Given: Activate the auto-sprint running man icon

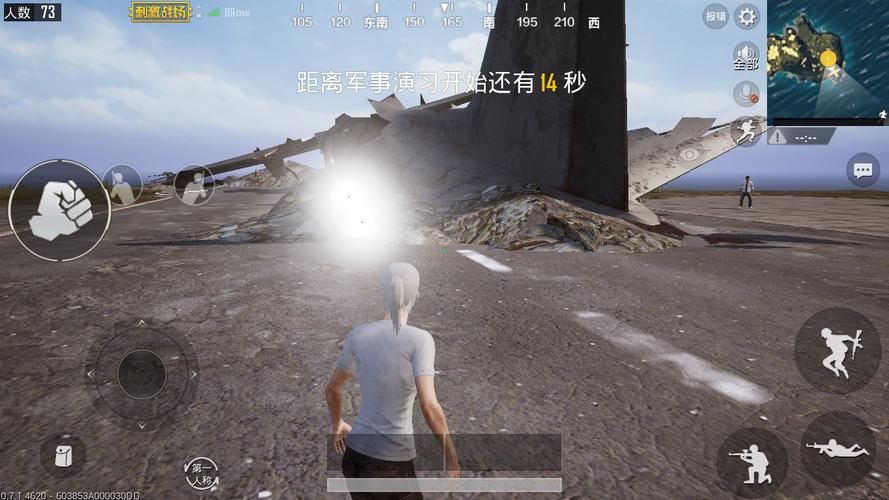Looking at the screenshot, I should (746, 131).
